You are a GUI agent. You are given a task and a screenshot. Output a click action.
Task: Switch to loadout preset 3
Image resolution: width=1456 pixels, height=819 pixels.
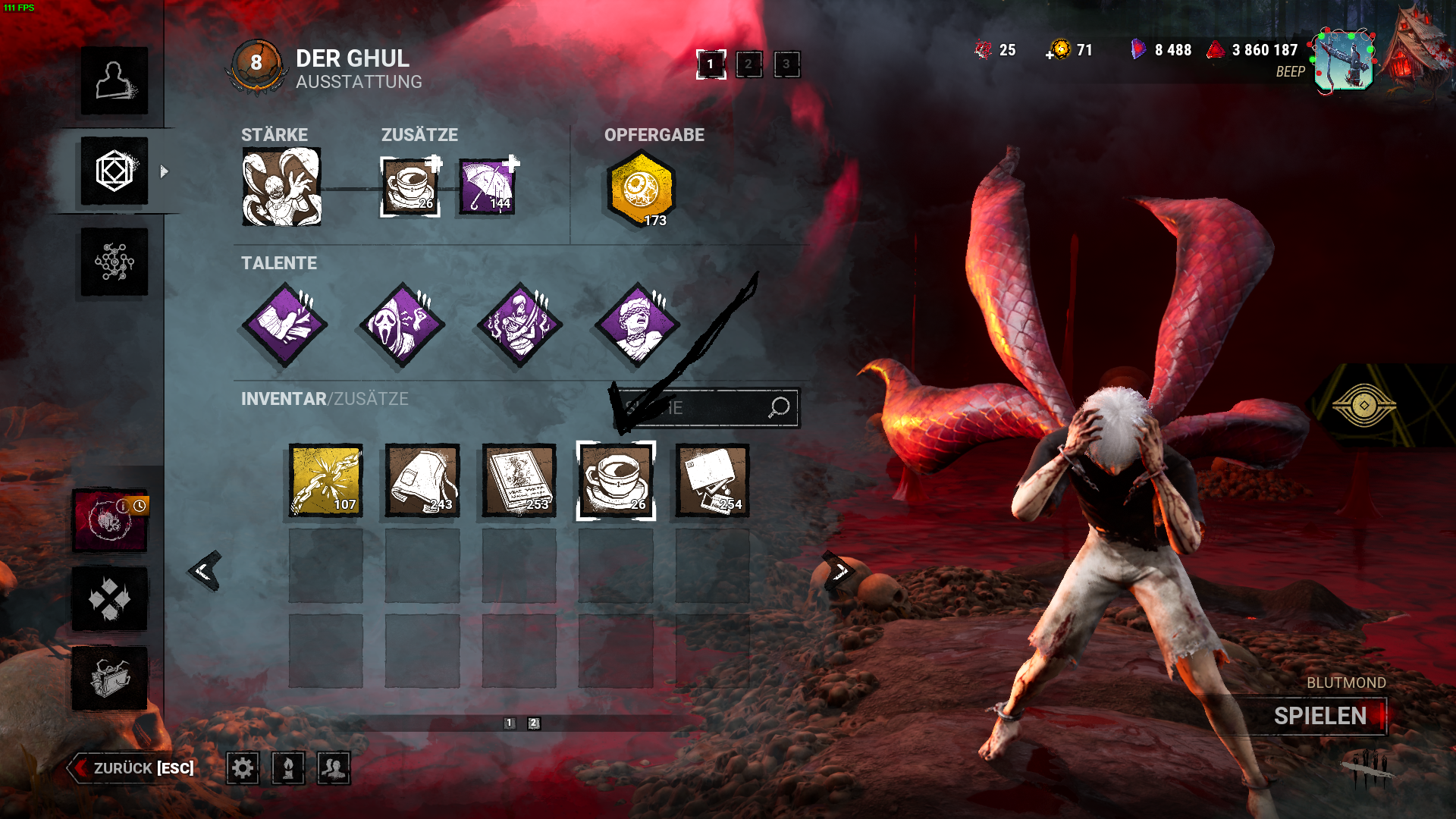tap(786, 64)
